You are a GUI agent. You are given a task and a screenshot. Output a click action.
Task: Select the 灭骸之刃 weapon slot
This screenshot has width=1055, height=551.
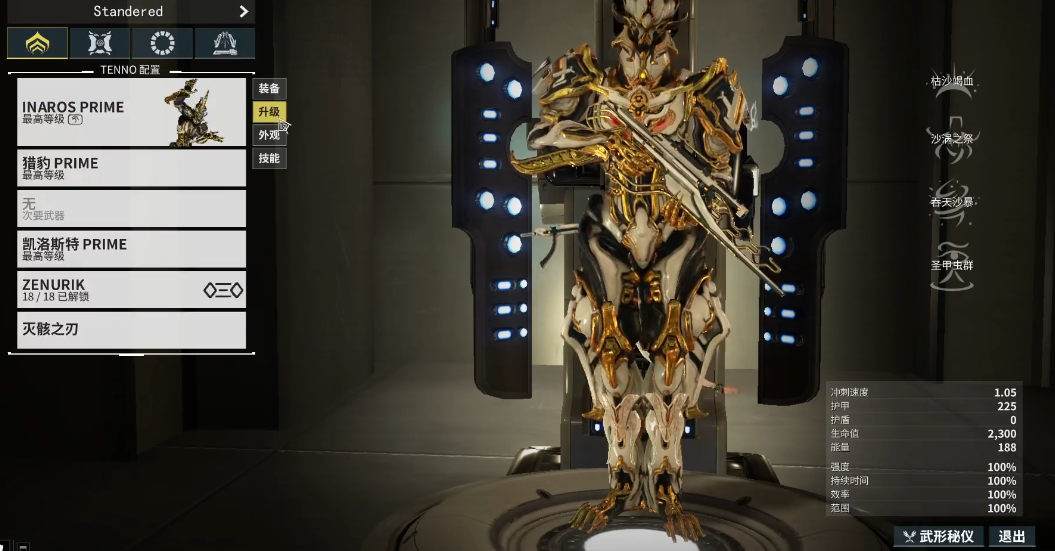pos(131,330)
